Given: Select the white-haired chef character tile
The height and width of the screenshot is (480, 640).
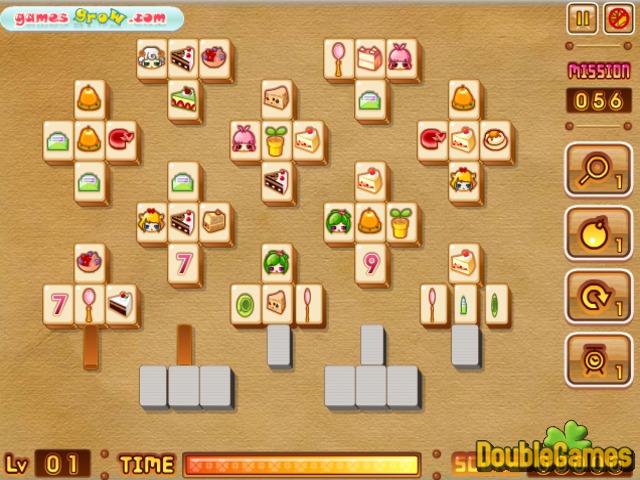Looking at the screenshot, I should click(152, 58).
